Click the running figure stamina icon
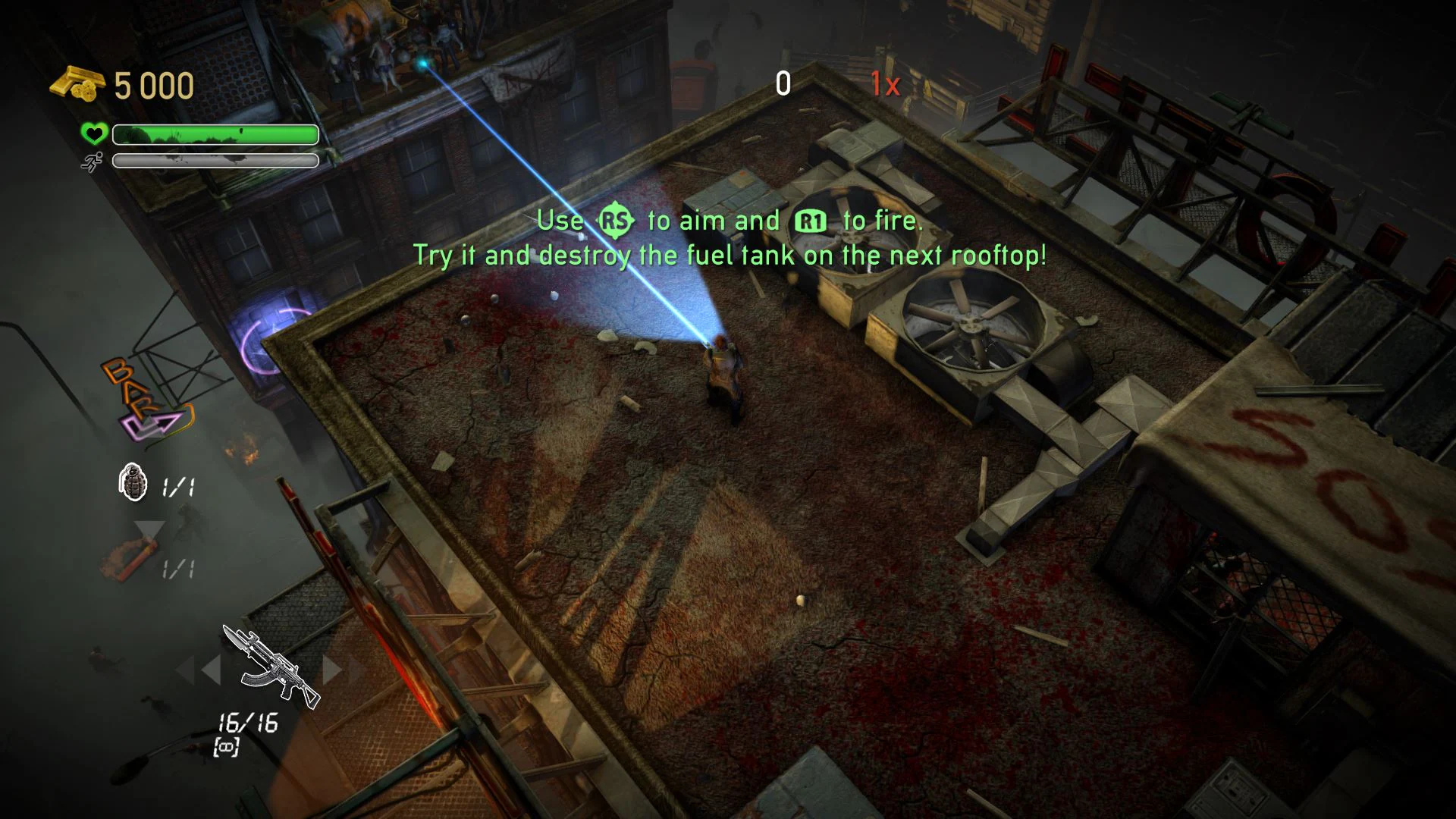Image resolution: width=1456 pixels, height=819 pixels. (92, 161)
